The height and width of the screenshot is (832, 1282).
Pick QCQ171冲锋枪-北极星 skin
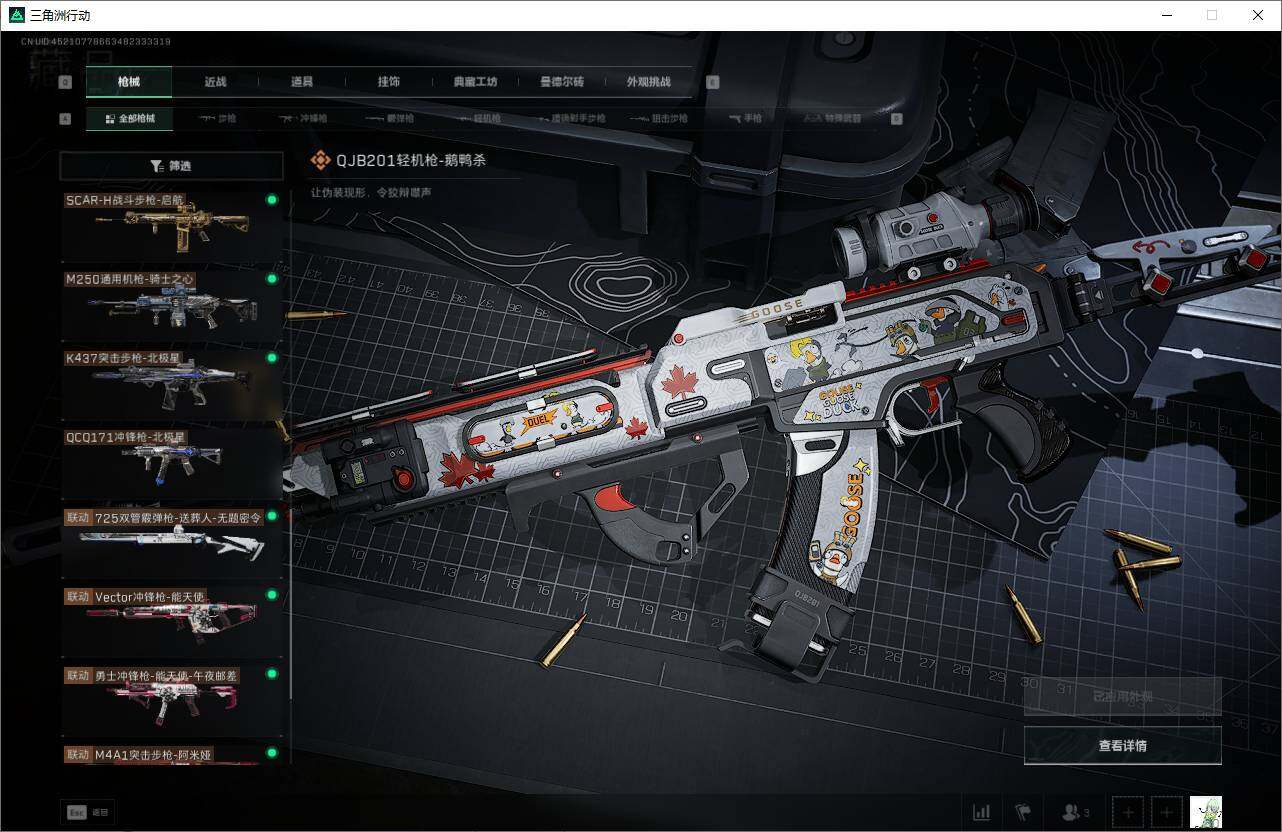pyautogui.click(x=172, y=464)
